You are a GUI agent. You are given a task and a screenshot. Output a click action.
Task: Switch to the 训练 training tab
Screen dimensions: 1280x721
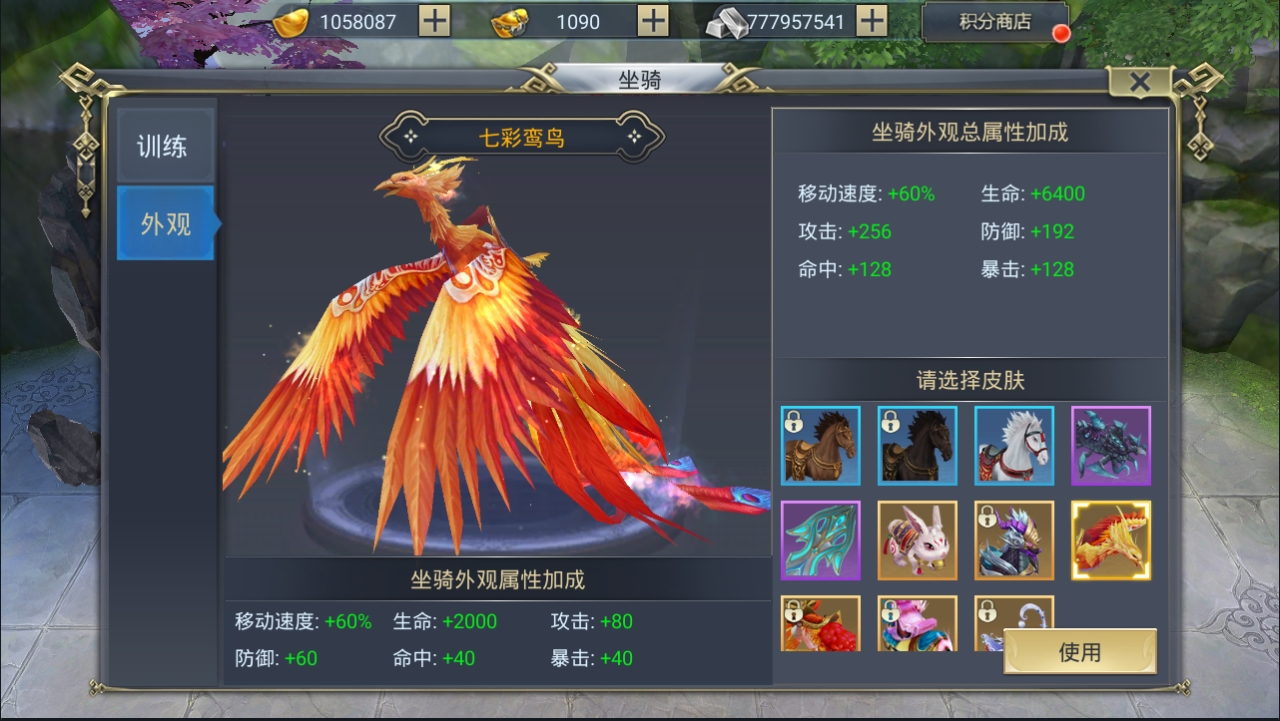click(x=163, y=147)
